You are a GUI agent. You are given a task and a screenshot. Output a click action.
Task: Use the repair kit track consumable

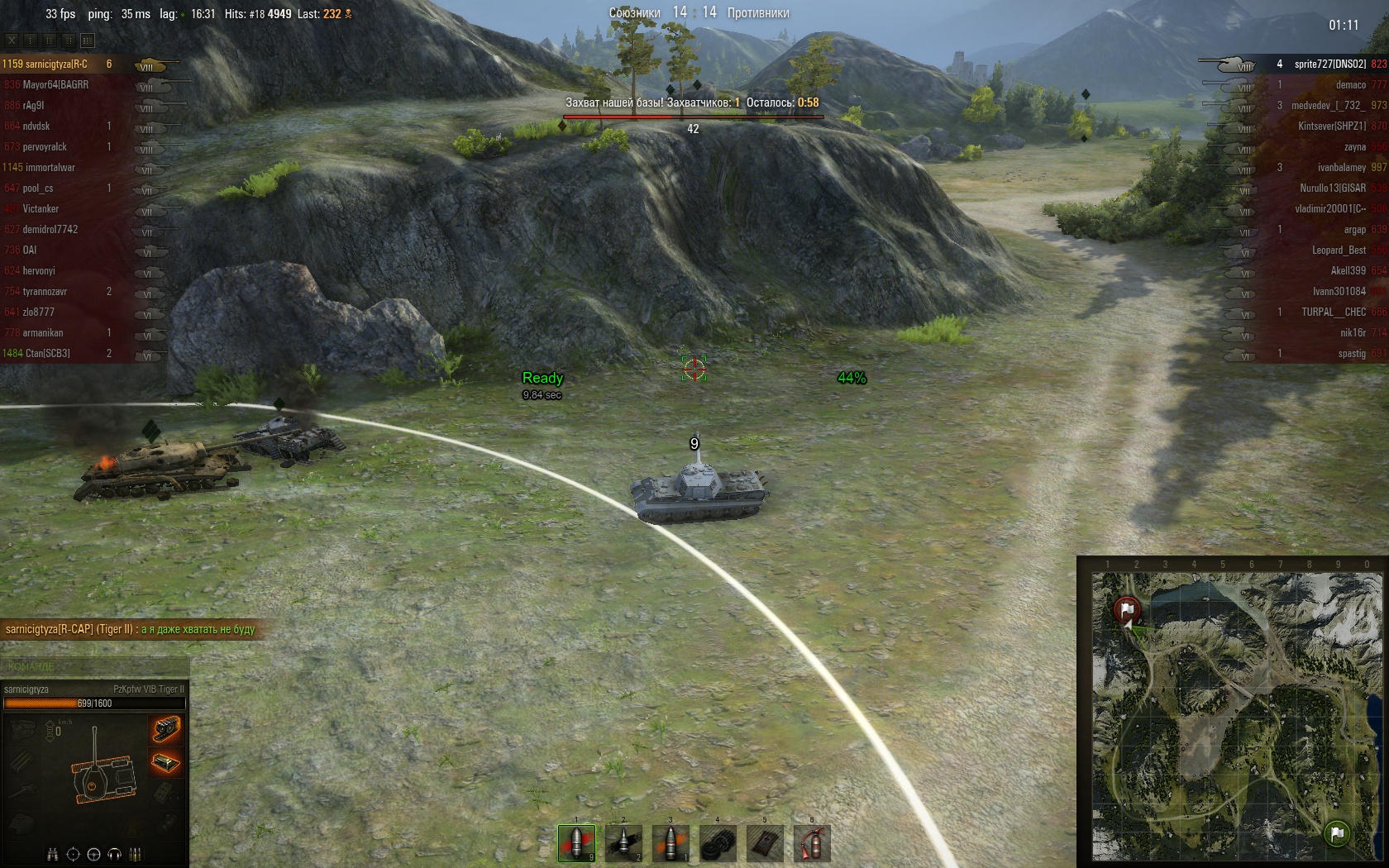click(x=718, y=842)
